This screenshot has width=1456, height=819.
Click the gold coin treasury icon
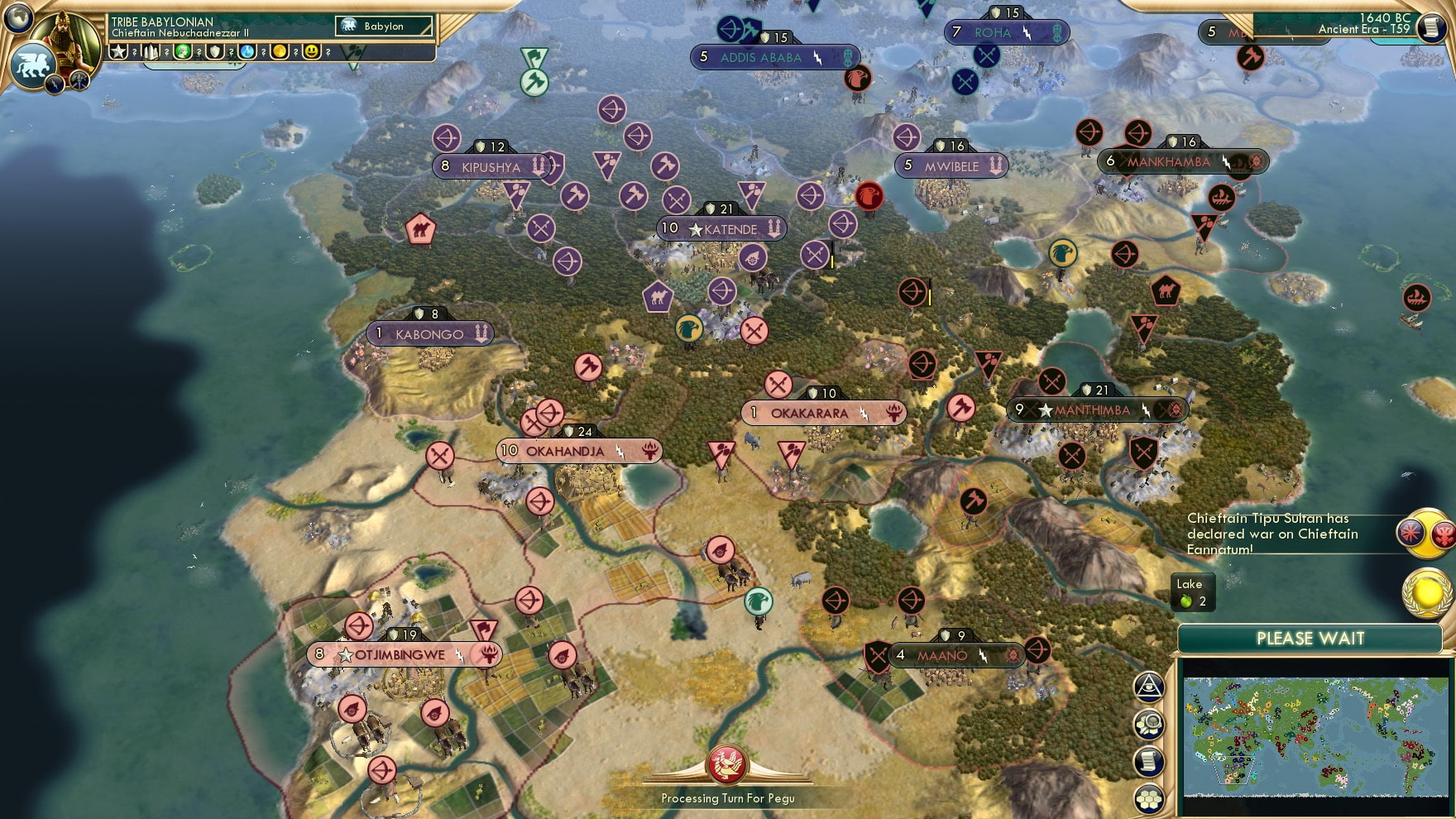click(280, 51)
